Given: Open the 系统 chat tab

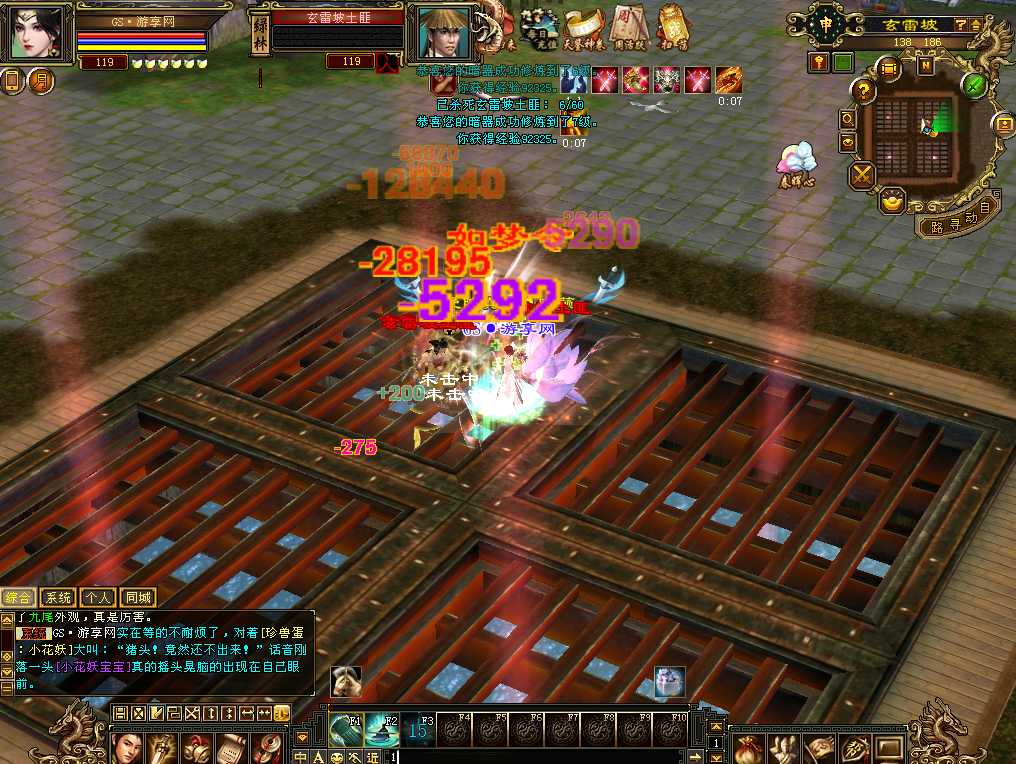Looking at the screenshot, I should [59, 597].
